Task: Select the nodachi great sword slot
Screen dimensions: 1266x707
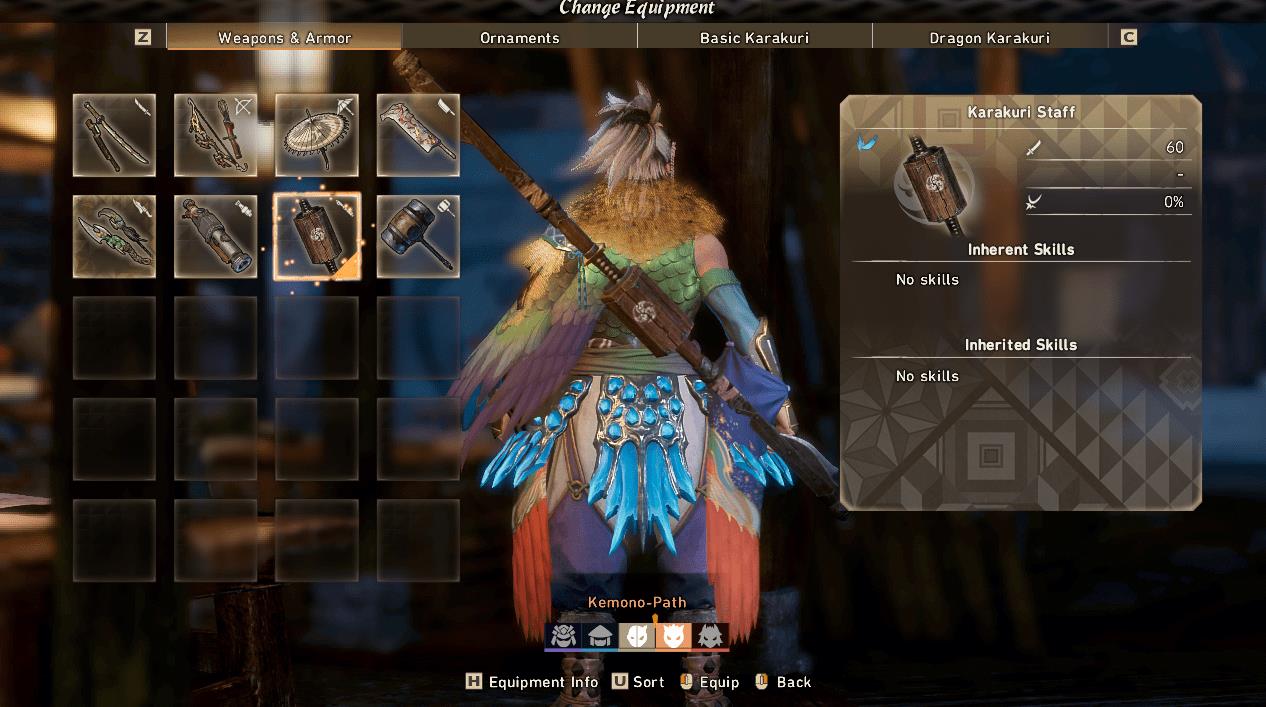Action: tap(418, 135)
